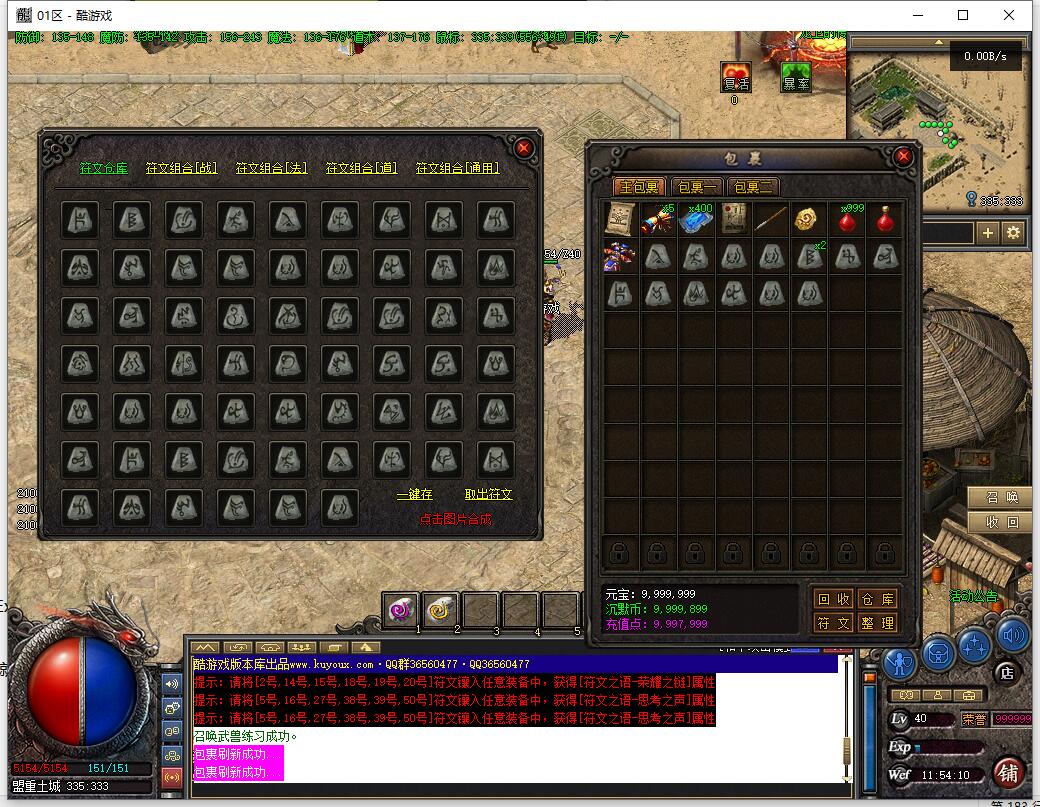The height and width of the screenshot is (807, 1040).
Task: Close the 包裹 bag window
Action: coord(903,157)
